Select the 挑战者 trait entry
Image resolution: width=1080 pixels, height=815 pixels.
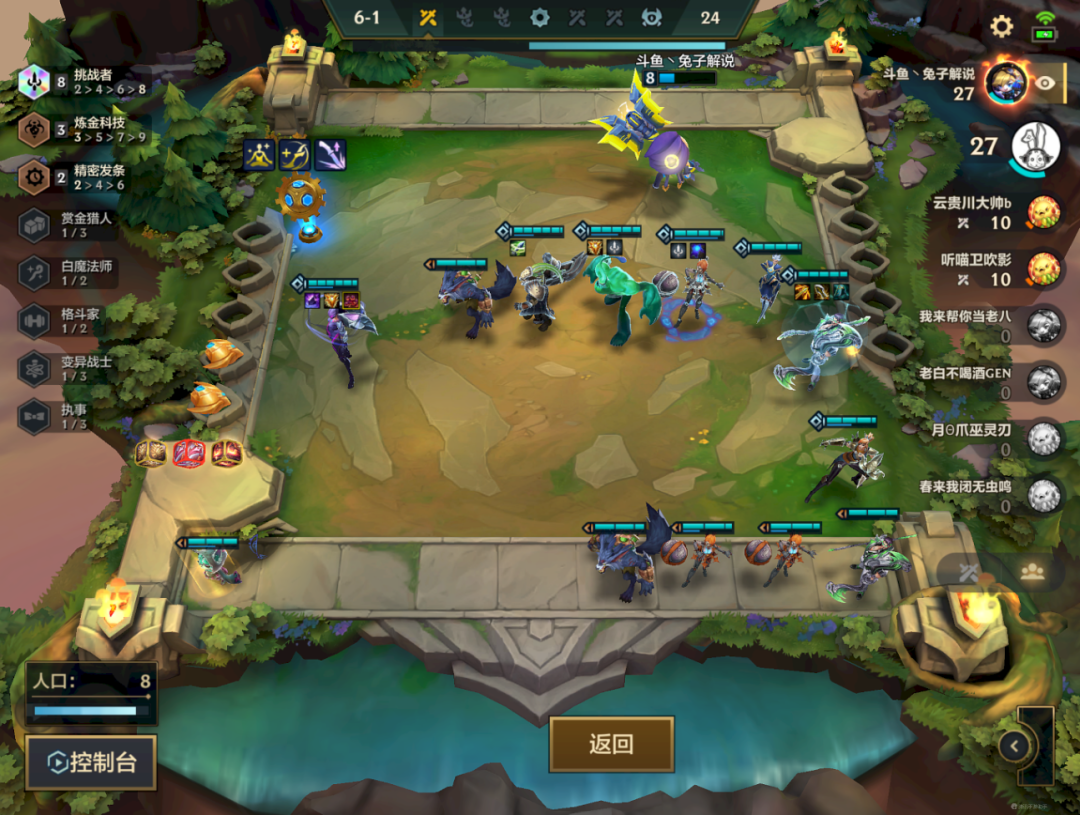[x=85, y=82]
